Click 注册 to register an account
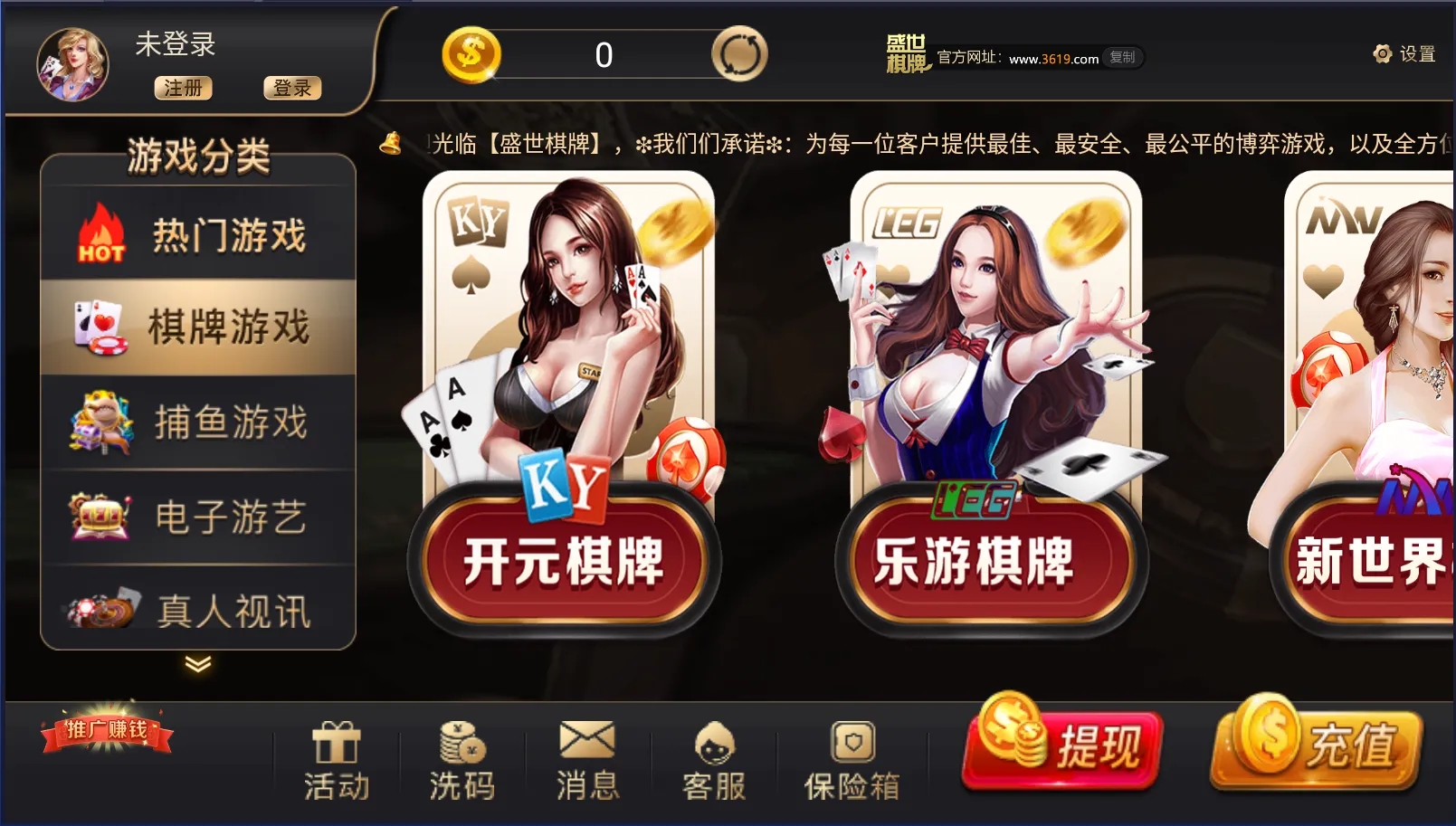Screen dimensions: 1456x826 (182, 88)
